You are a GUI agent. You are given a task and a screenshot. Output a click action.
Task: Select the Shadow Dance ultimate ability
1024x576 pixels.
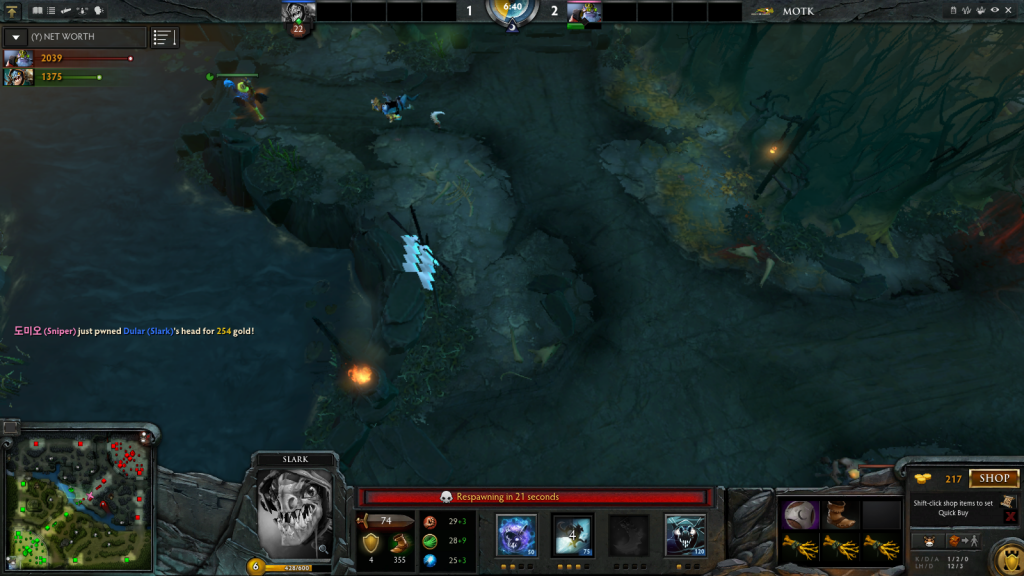click(x=685, y=534)
